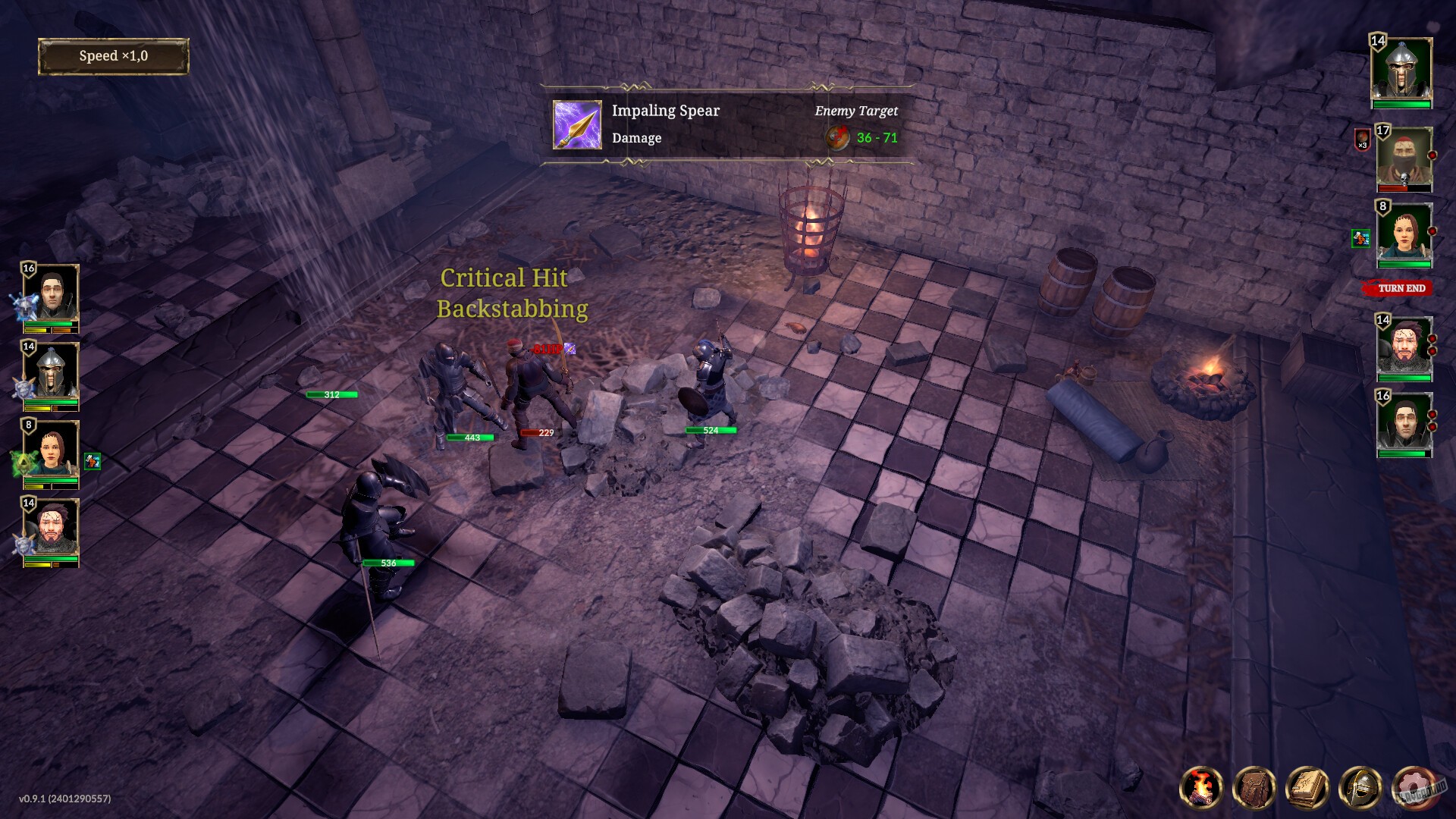Click the helmeted level-14 portrait atop turn order
This screenshot has width=1456, height=819.
point(1403,70)
